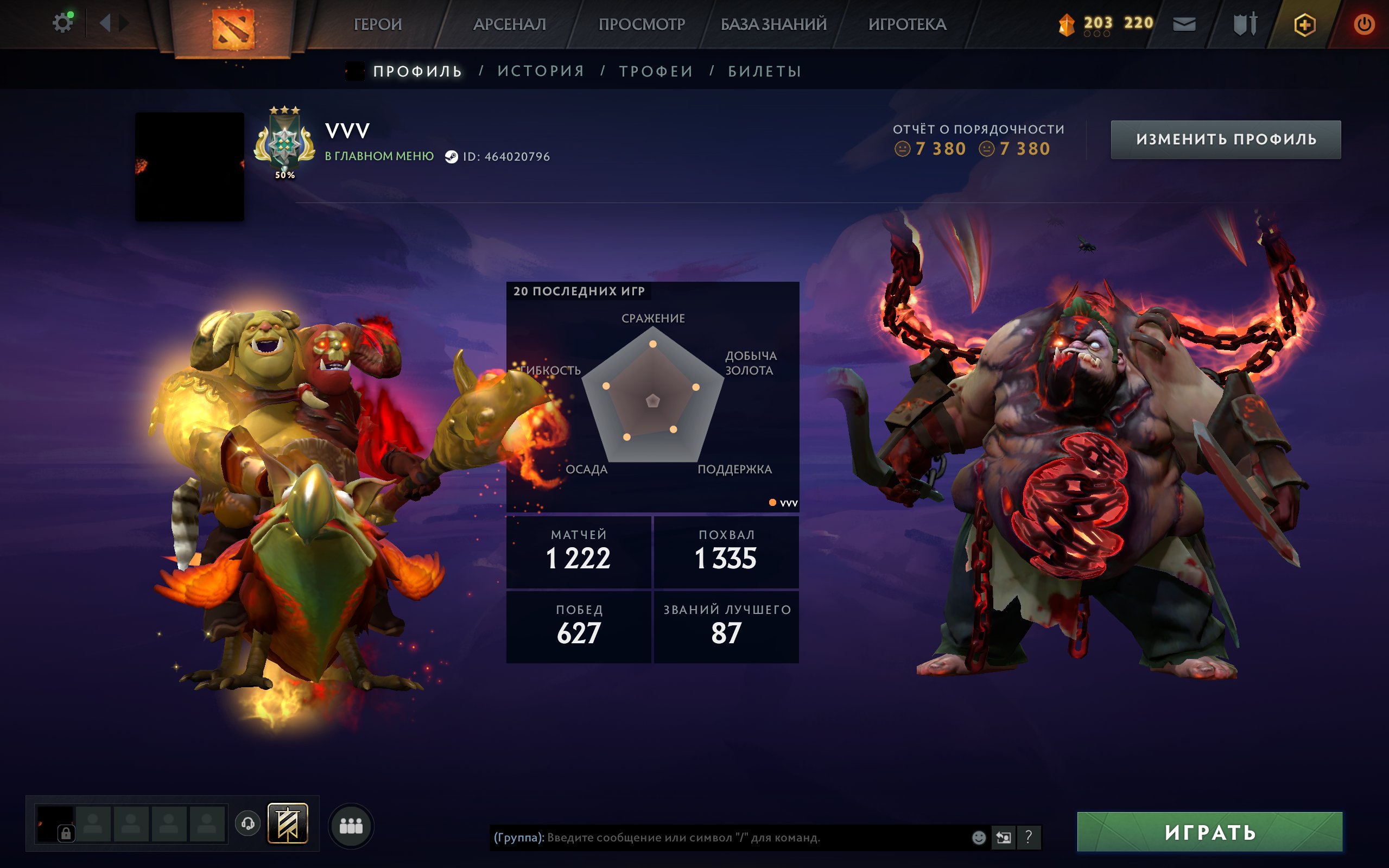Click the forward navigation arrow
Screen dimensions: 1389x868
click(124, 23)
